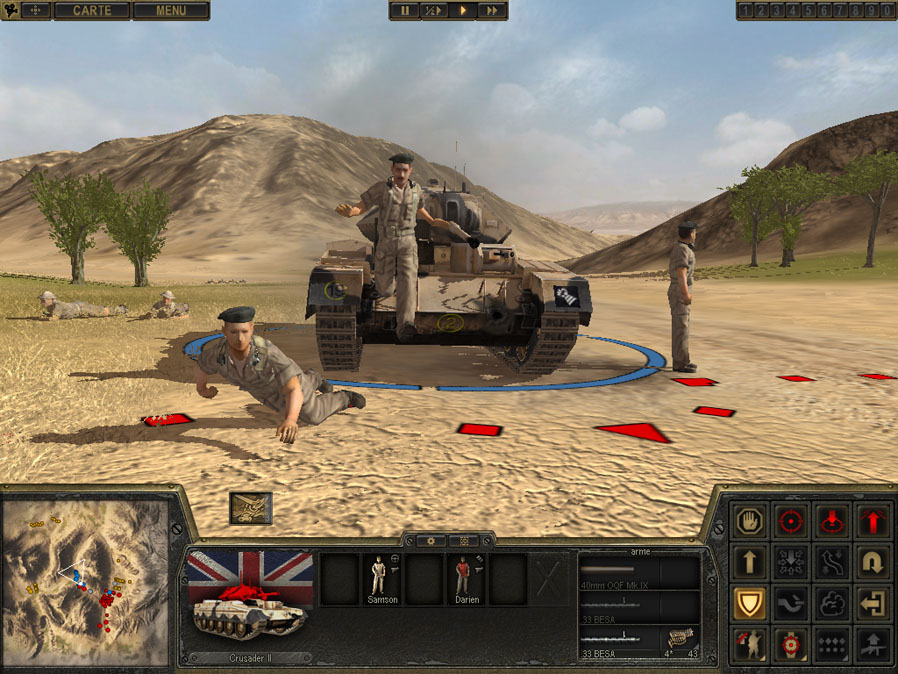
Task: Select crew member Samson
Action: click(x=381, y=580)
